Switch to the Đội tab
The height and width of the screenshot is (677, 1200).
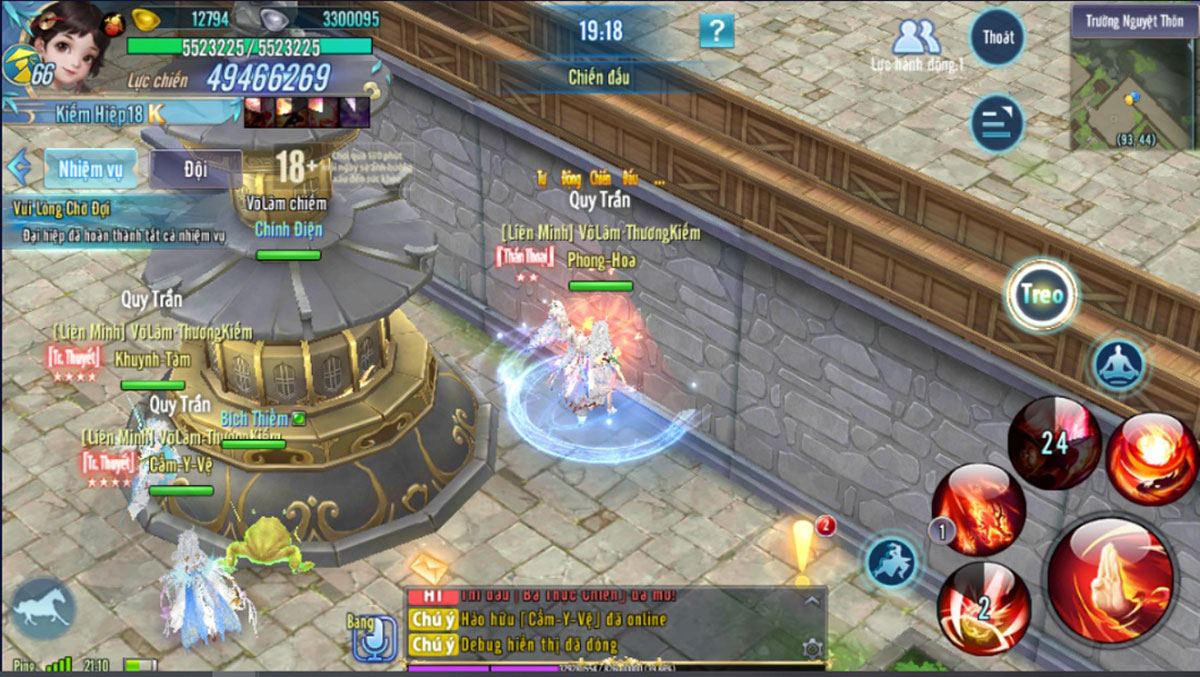coord(196,169)
